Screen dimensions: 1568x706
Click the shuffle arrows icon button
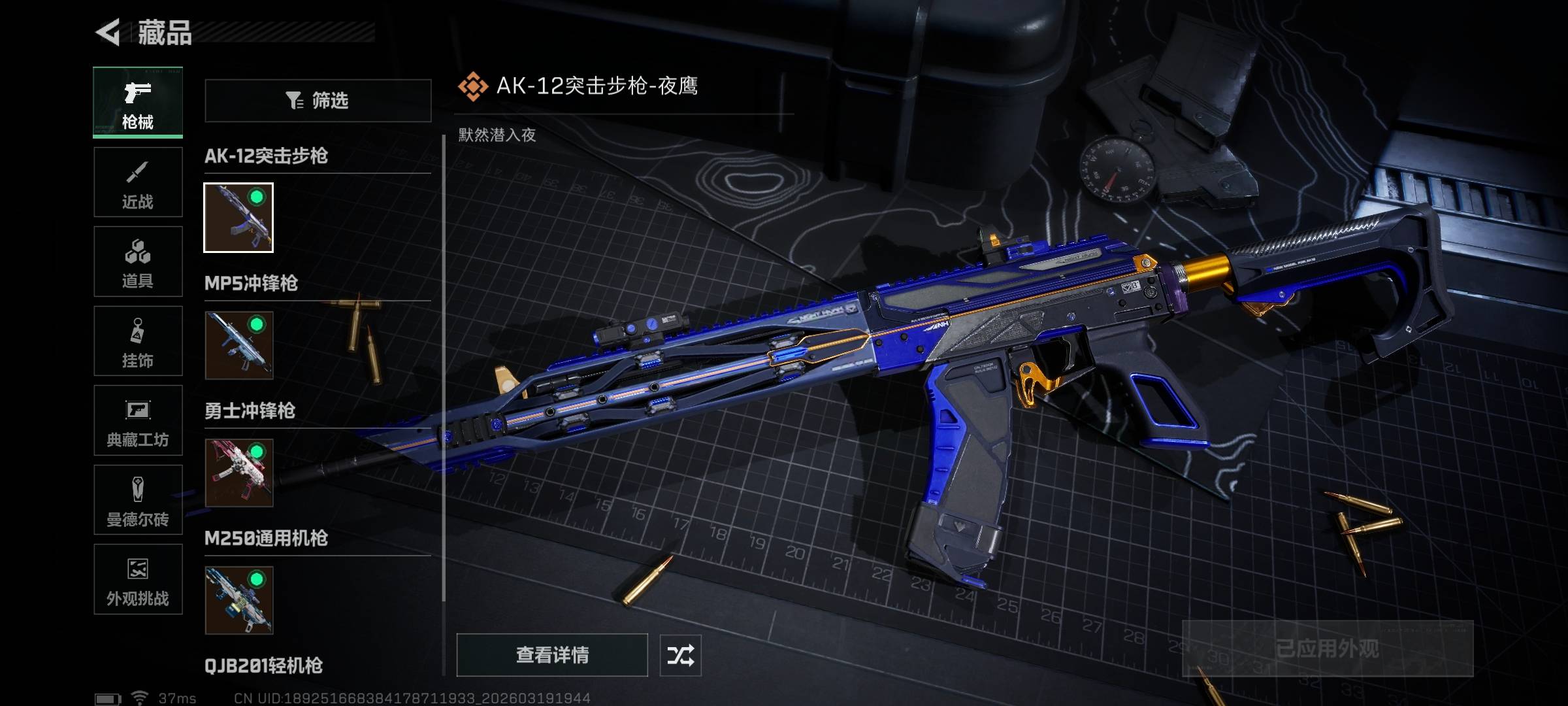680,655
